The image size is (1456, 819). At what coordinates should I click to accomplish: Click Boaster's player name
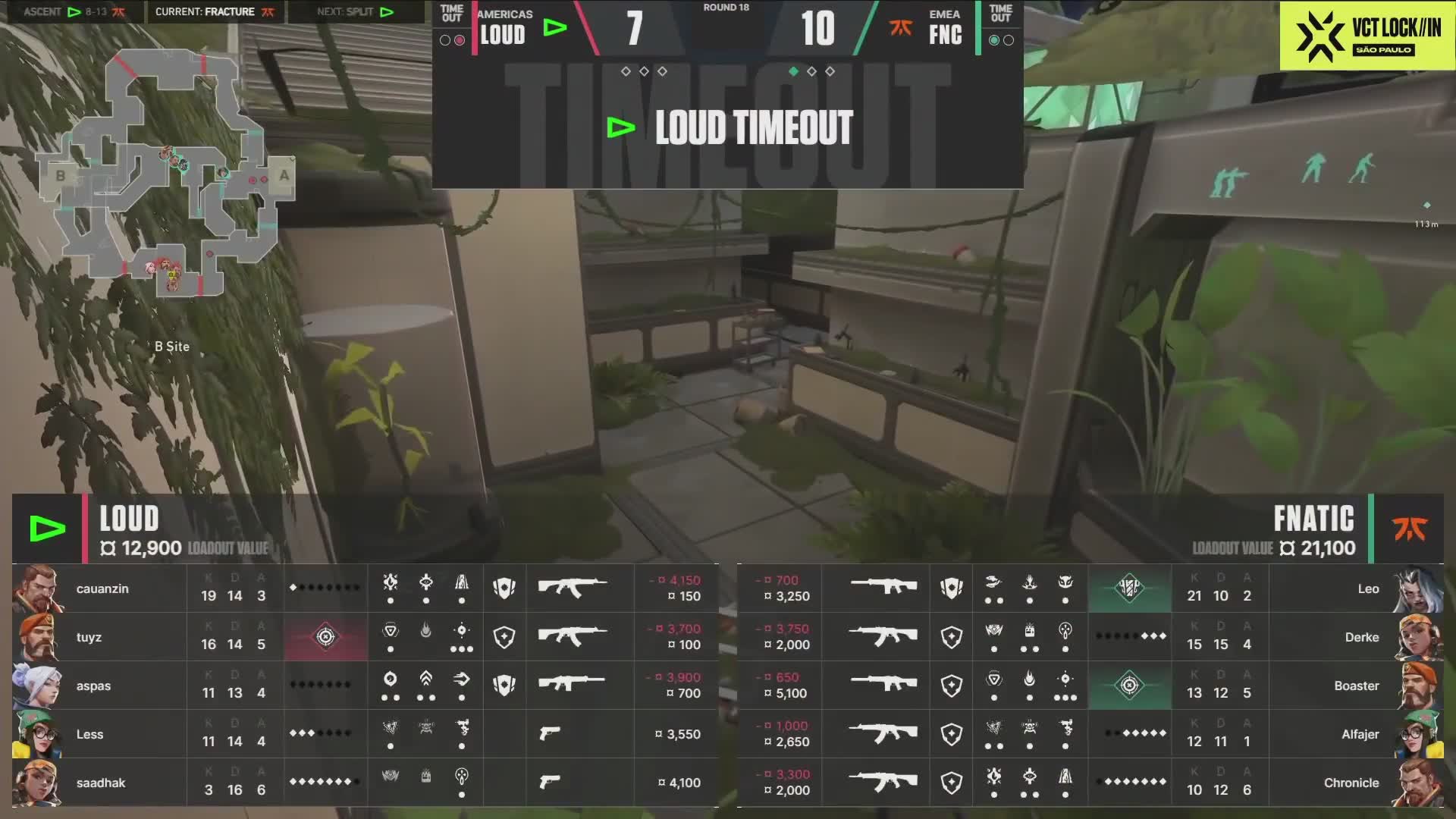pyautogui.click(x=1356, y=686)
